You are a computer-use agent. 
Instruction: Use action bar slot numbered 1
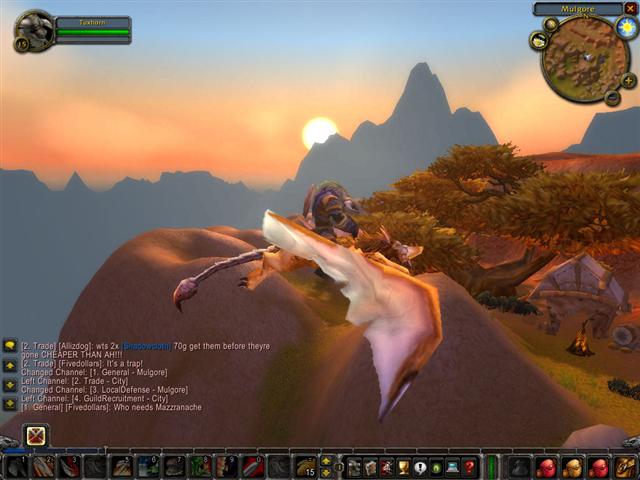tap(16, 467)
